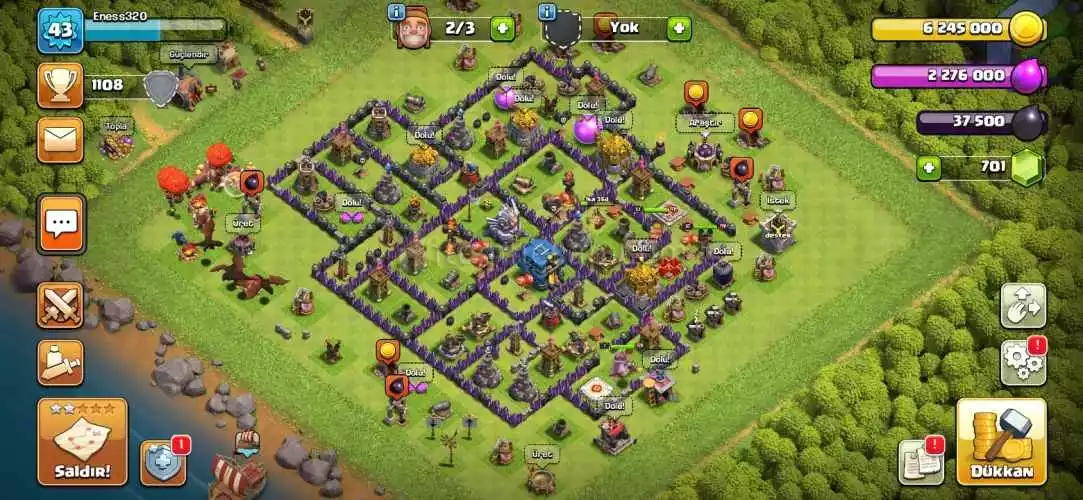This screenshot has height=500, width=1083.
Task: Open the Dükkan shop
Action: (1001, 441)
